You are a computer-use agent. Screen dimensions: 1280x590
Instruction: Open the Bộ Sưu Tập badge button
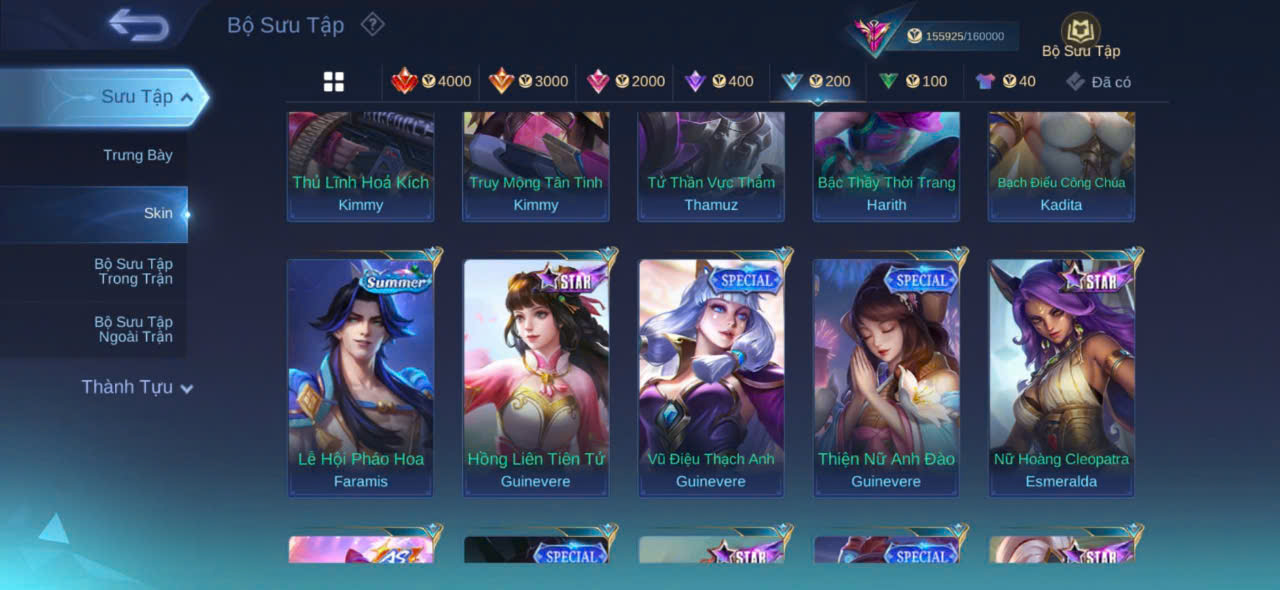(1080, 37)
